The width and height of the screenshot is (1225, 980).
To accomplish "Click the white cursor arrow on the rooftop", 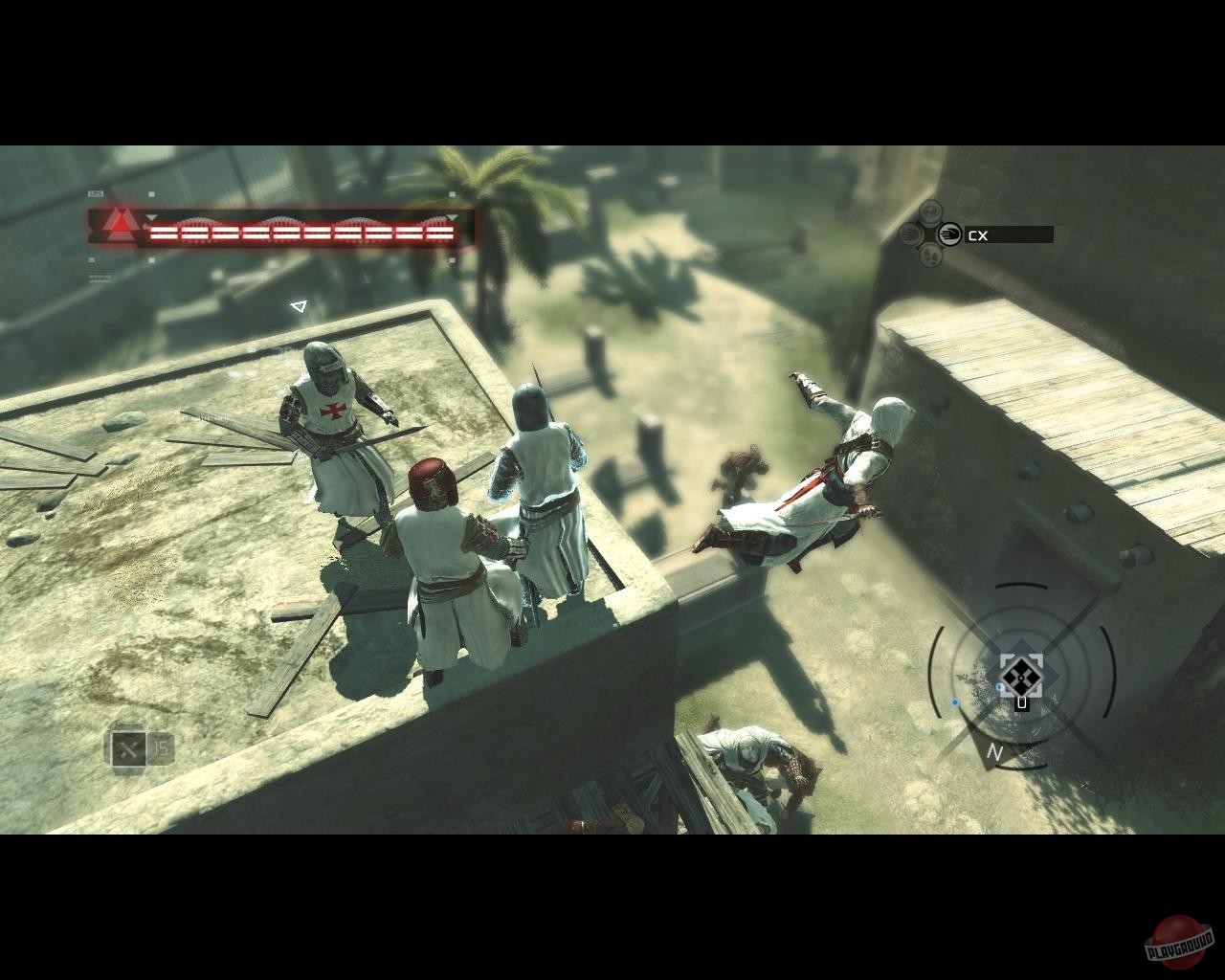I will click(x=298, y=307).
